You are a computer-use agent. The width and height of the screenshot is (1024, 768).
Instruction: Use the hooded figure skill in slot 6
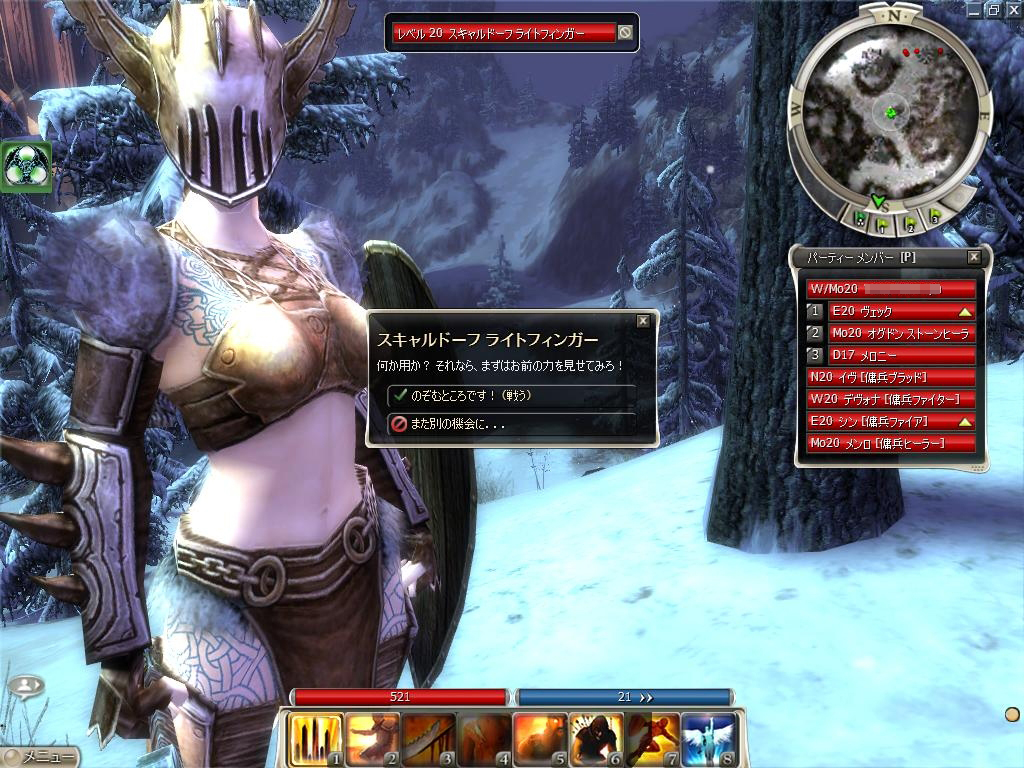click(x=596, y=738)
